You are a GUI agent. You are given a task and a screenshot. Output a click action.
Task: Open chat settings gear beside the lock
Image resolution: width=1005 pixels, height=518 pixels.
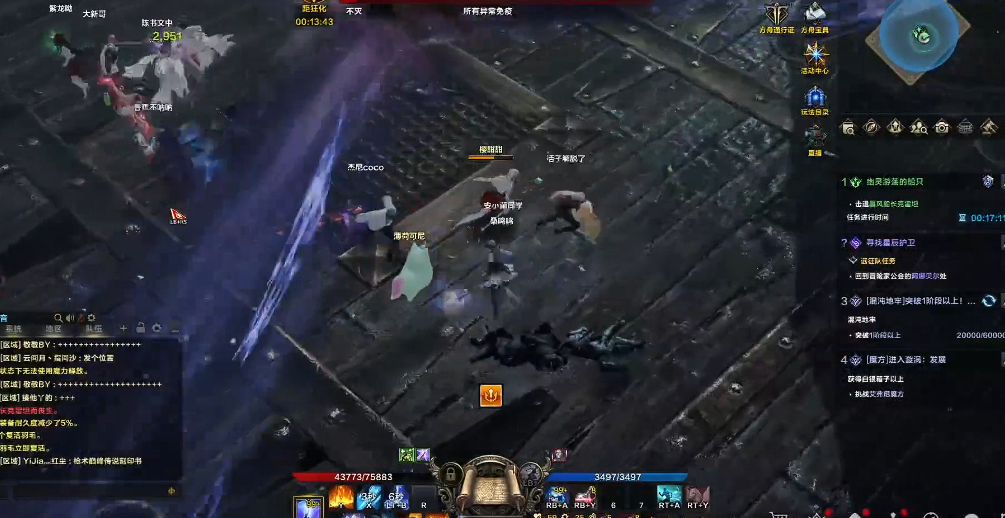(x=157, y=328)
